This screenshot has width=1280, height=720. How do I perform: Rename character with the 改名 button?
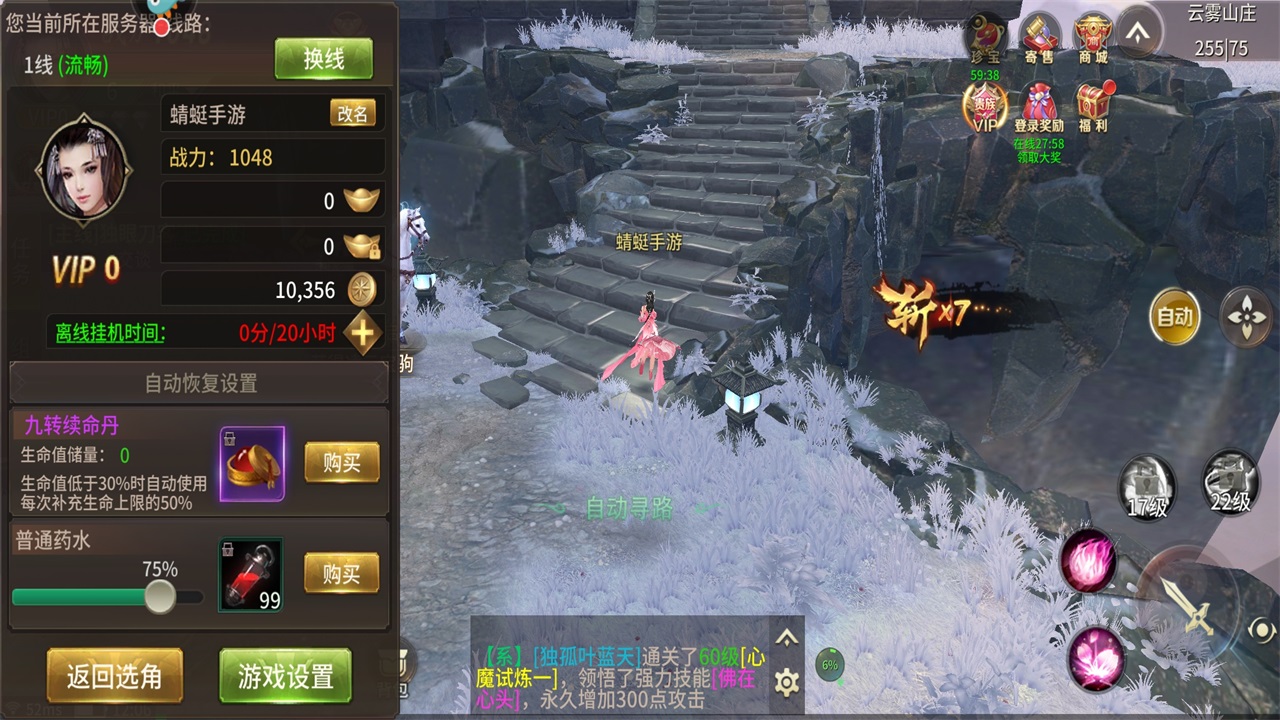click(352, 114)
